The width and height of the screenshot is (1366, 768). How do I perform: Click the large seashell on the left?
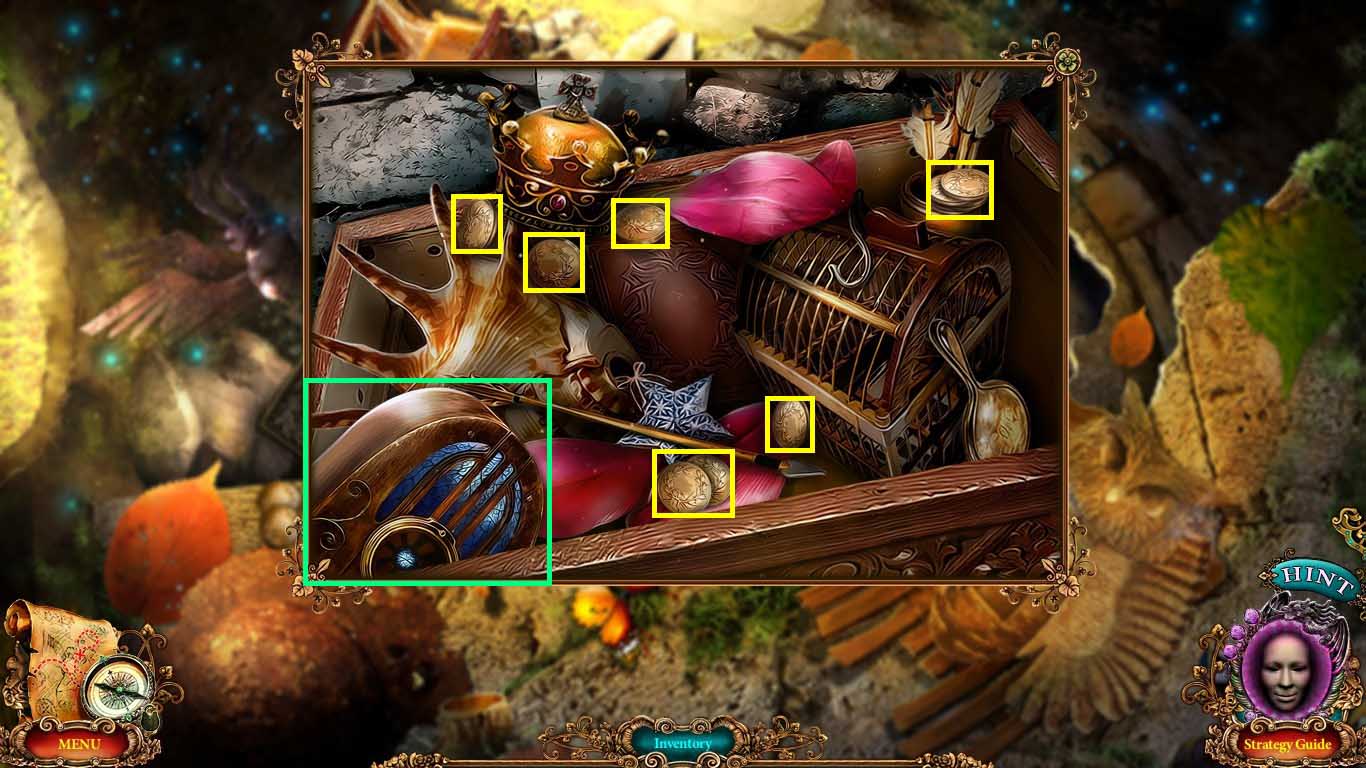[480, 310]
